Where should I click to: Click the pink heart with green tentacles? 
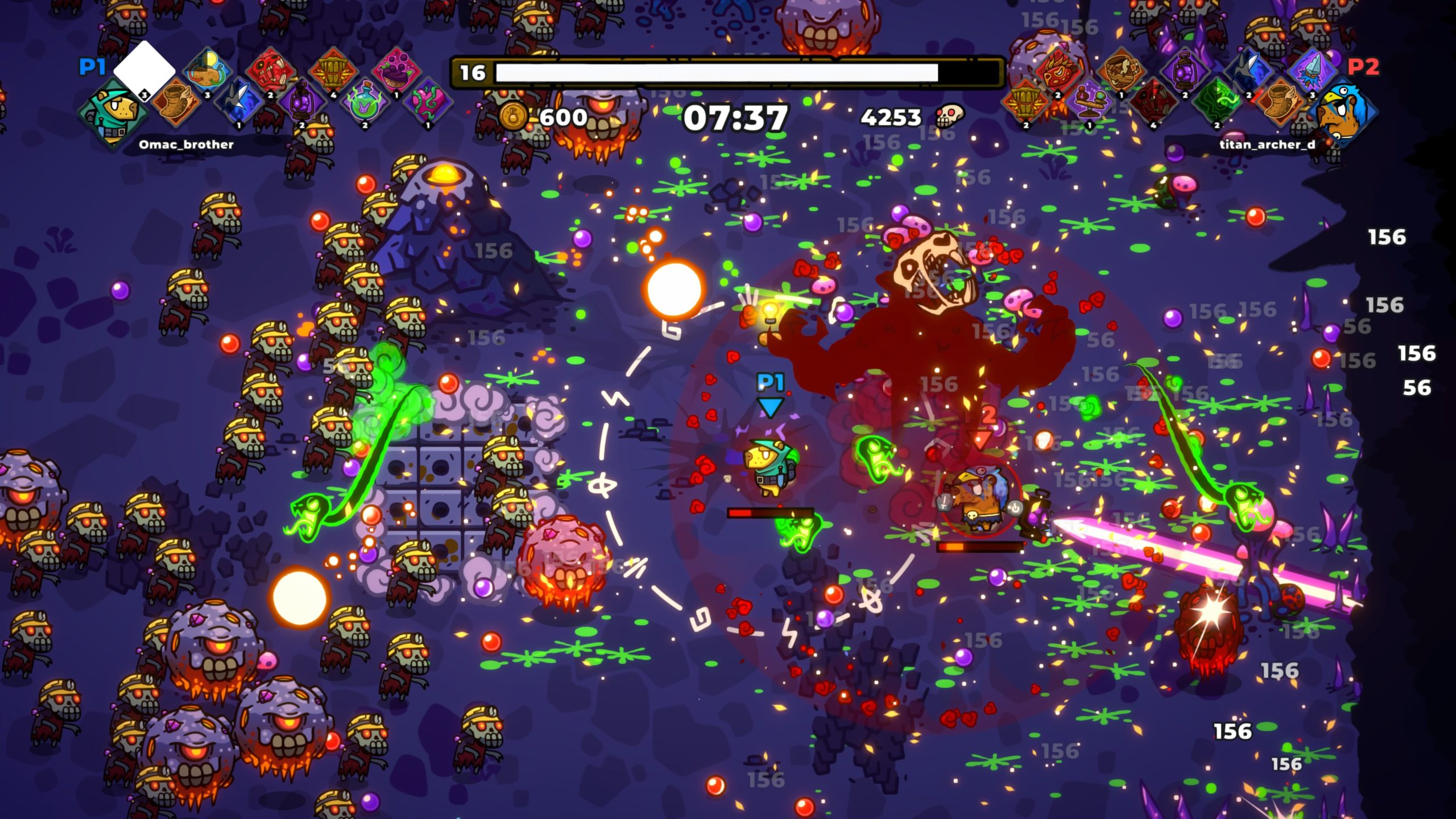coord(428,104)
